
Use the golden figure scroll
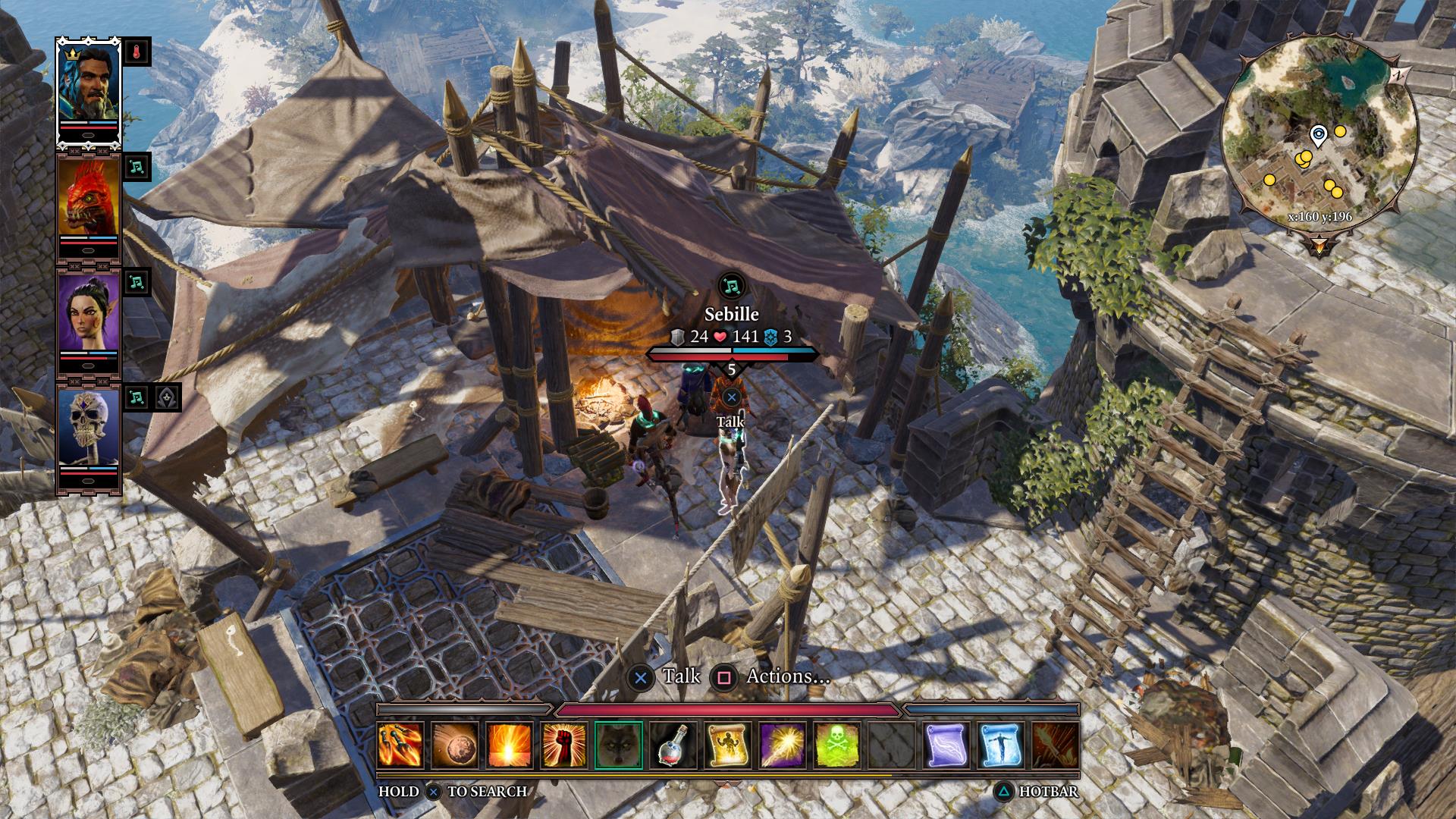click(729, 745)
